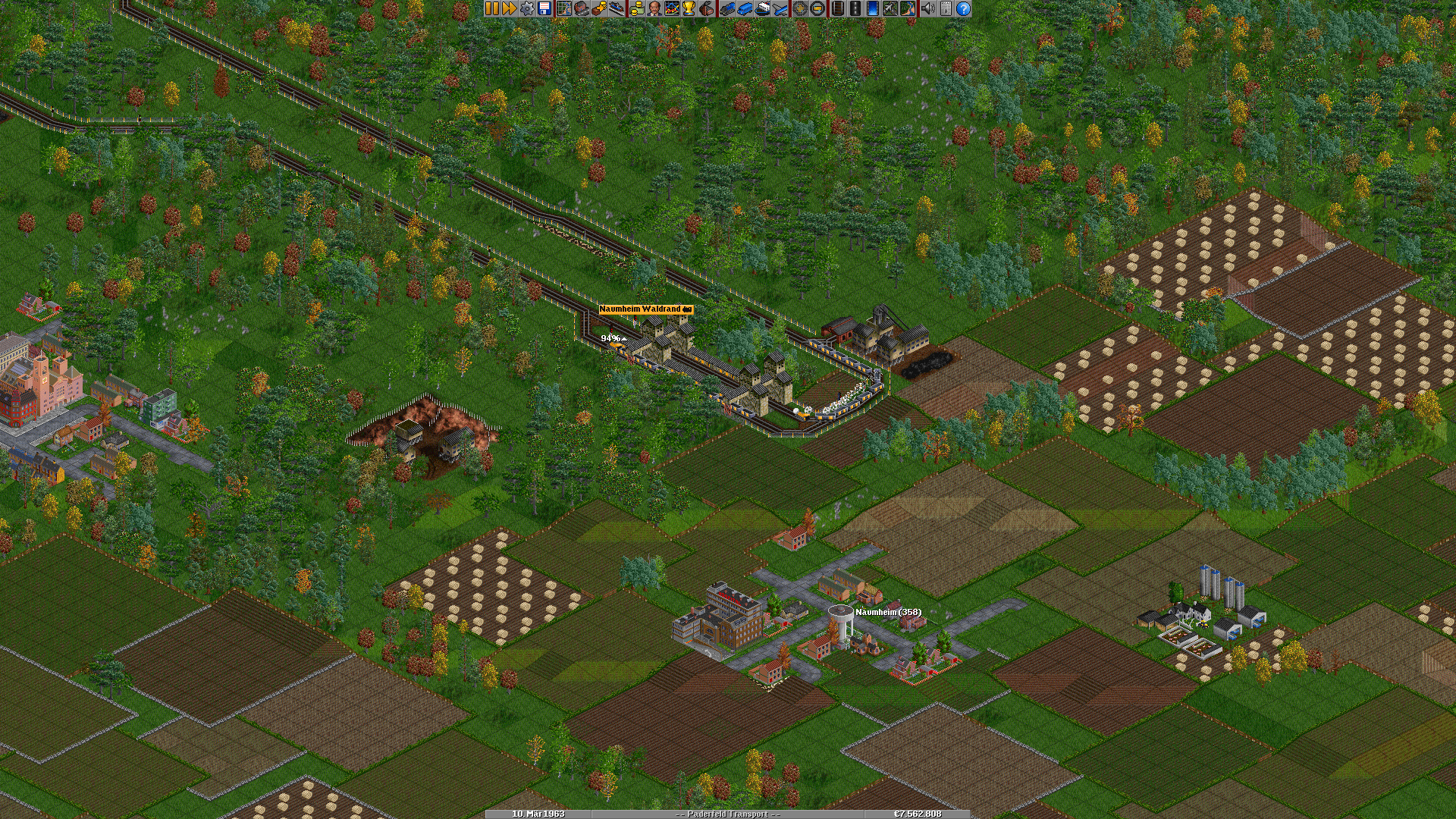Pause the game
This screenshot has width=1456, height=819.
point(492,8)
